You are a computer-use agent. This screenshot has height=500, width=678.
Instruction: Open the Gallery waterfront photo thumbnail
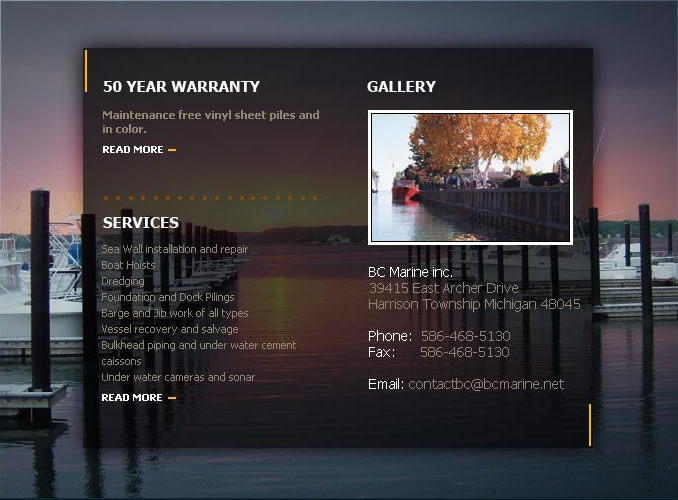tap(470, 177)
